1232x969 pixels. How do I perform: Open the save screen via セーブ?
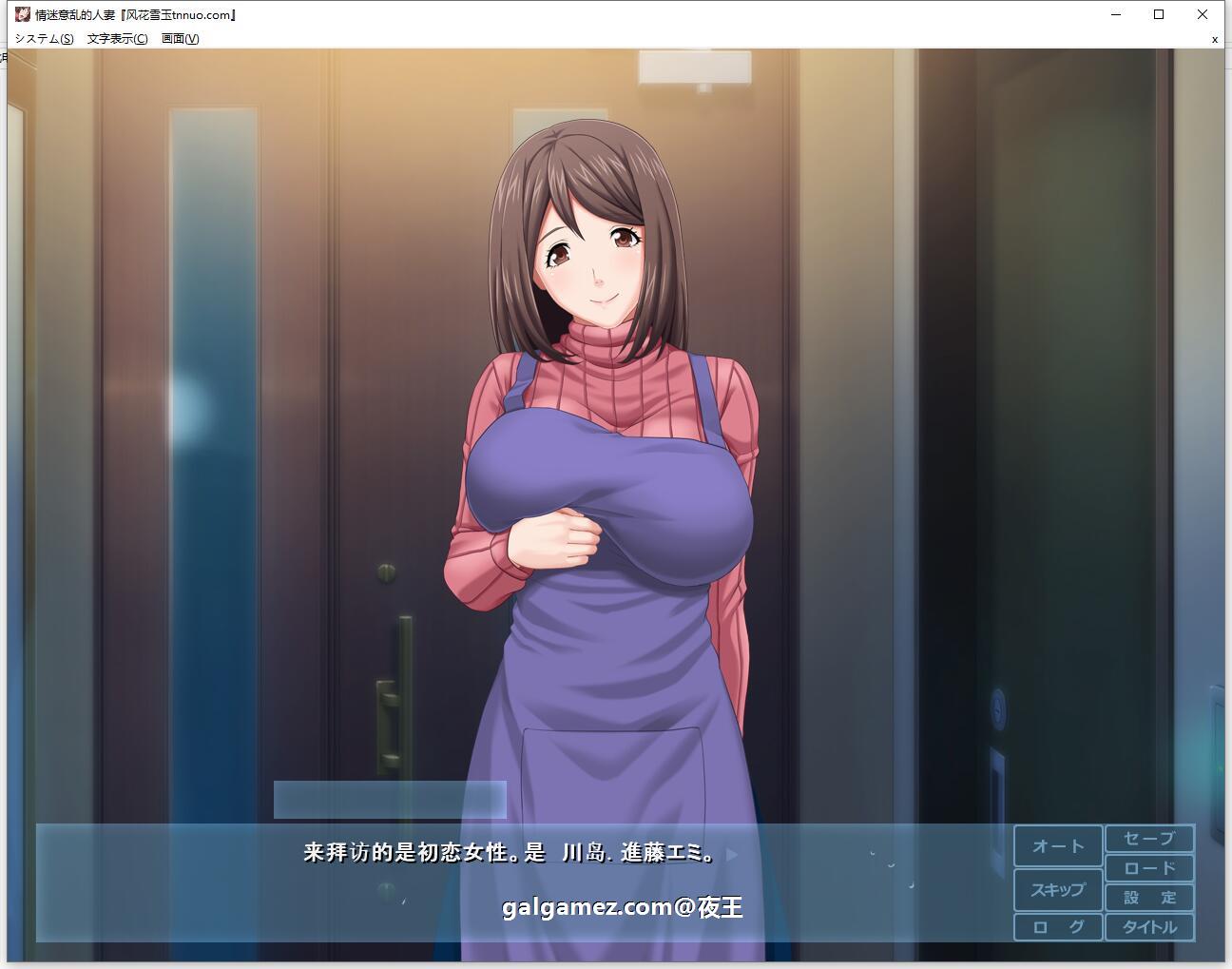point(1149,839)
